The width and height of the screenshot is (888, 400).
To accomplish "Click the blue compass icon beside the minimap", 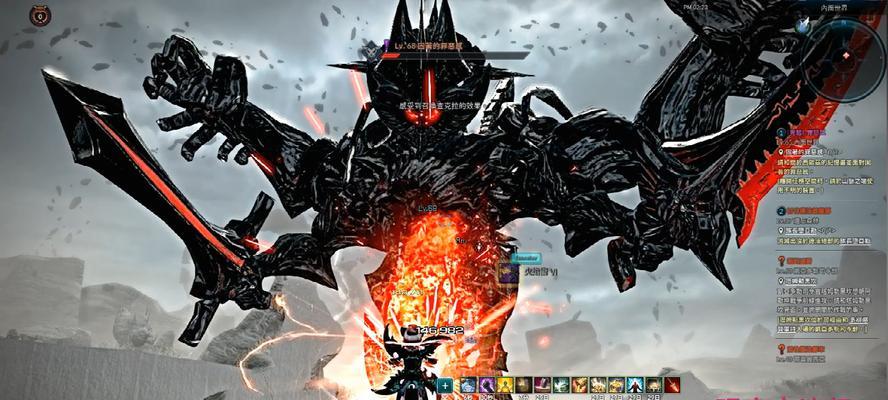I will click(x=802, y=25).
